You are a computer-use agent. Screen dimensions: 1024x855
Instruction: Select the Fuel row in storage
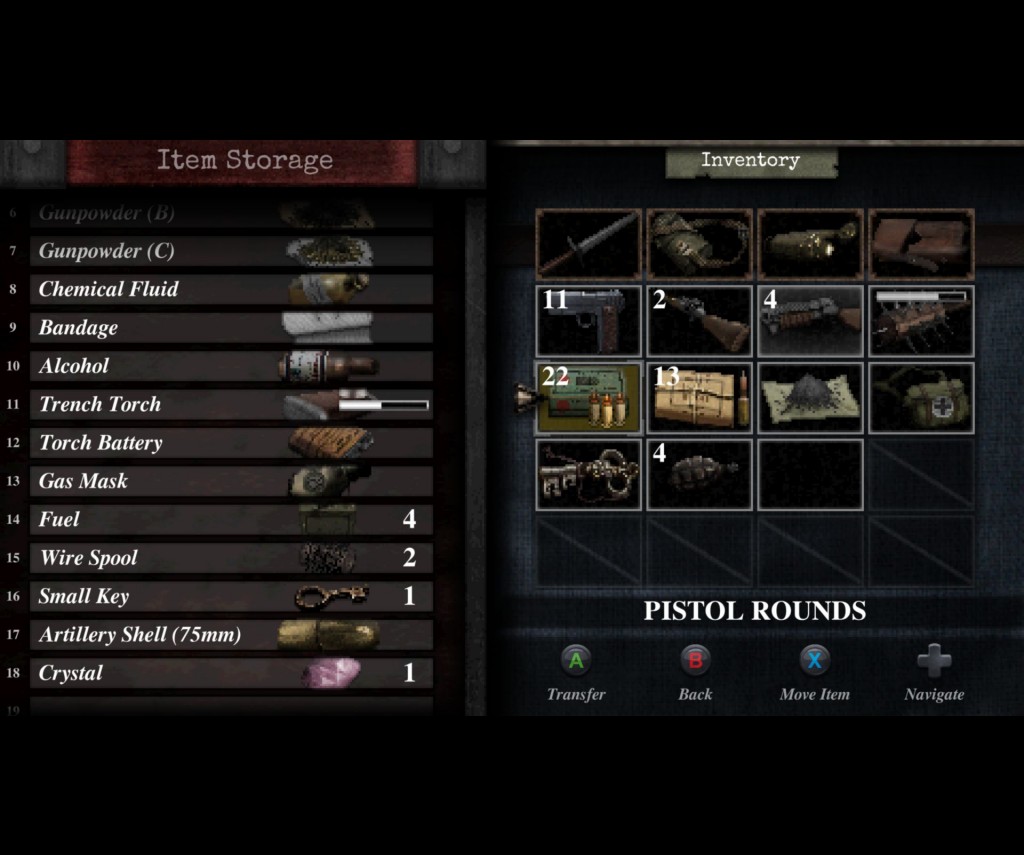(x=230, y=520)
